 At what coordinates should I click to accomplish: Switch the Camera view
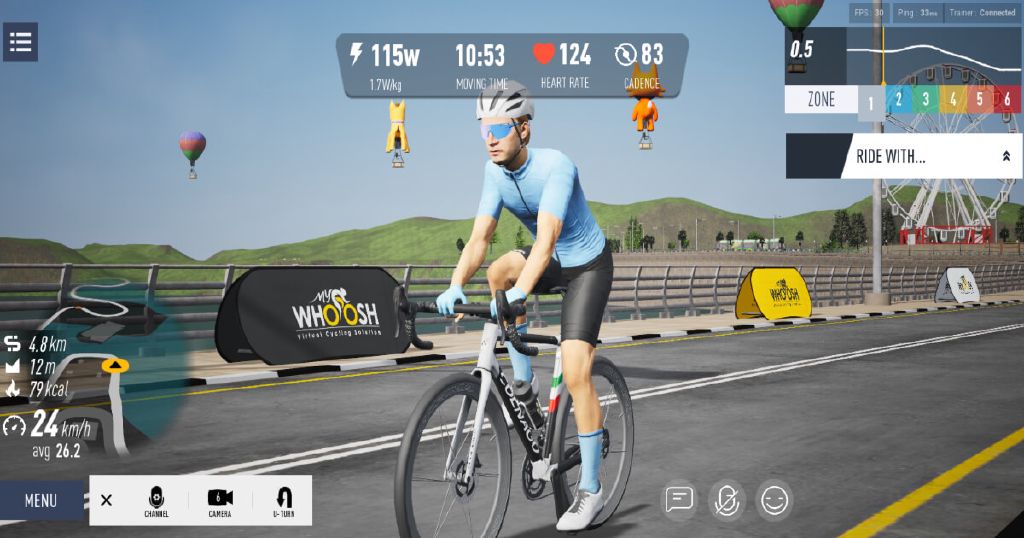[220, 500]
